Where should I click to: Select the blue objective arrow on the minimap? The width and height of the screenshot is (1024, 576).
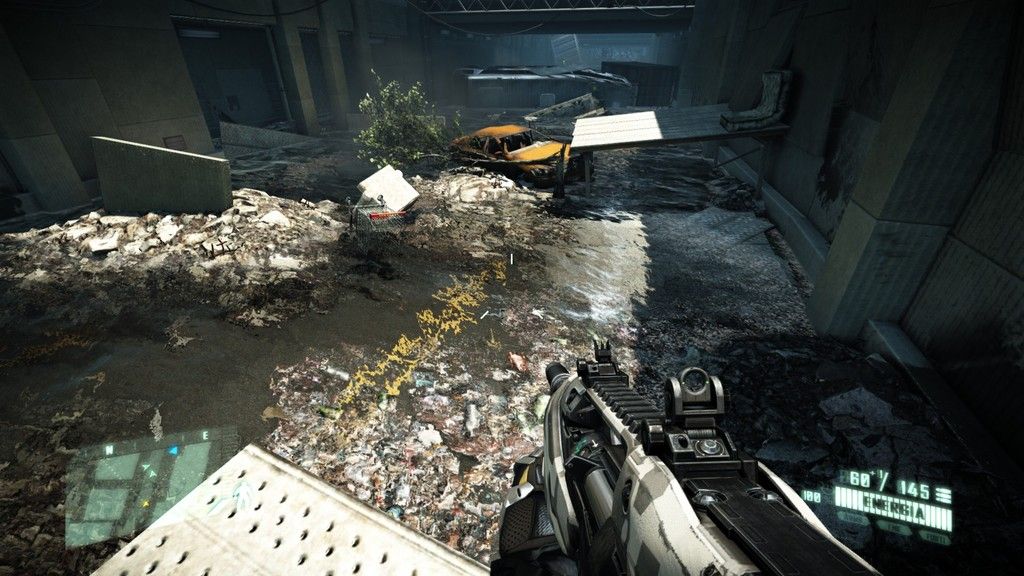click(172, 451)
